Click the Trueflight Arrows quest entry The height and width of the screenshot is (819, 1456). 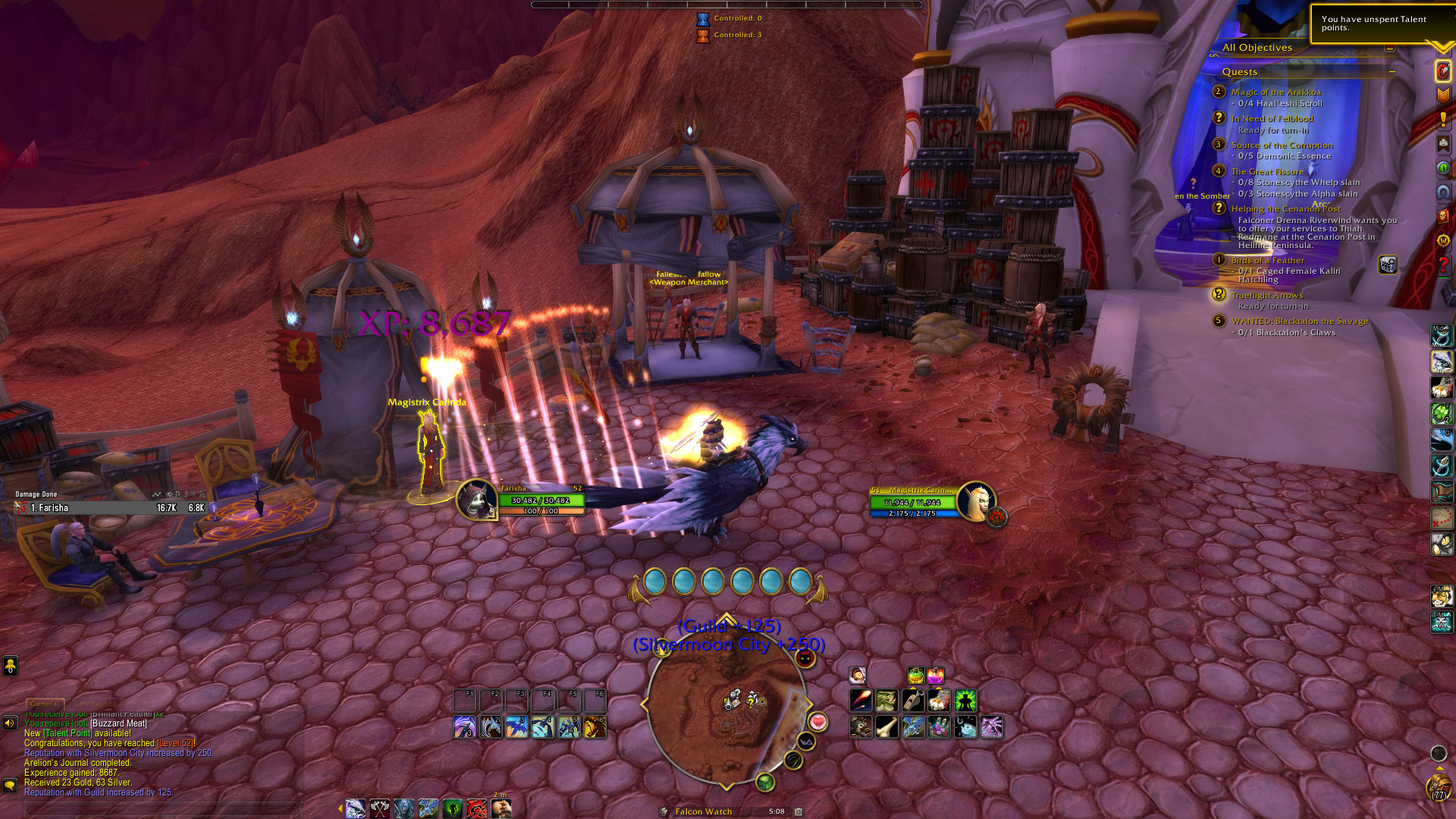pyautogui.click(x=1266, y=296)
